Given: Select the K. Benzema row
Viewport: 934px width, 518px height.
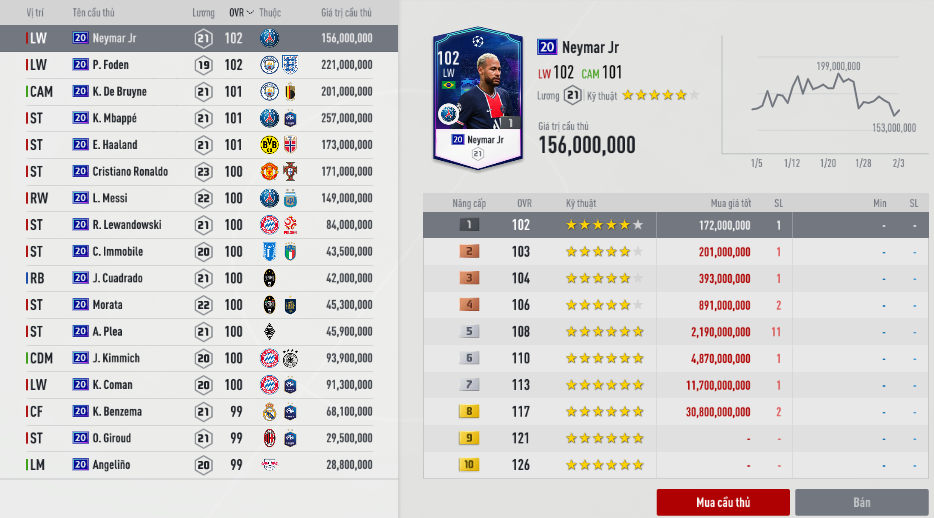Looking at the screenshot, I should pyautogui.click(x=200, y=411).
